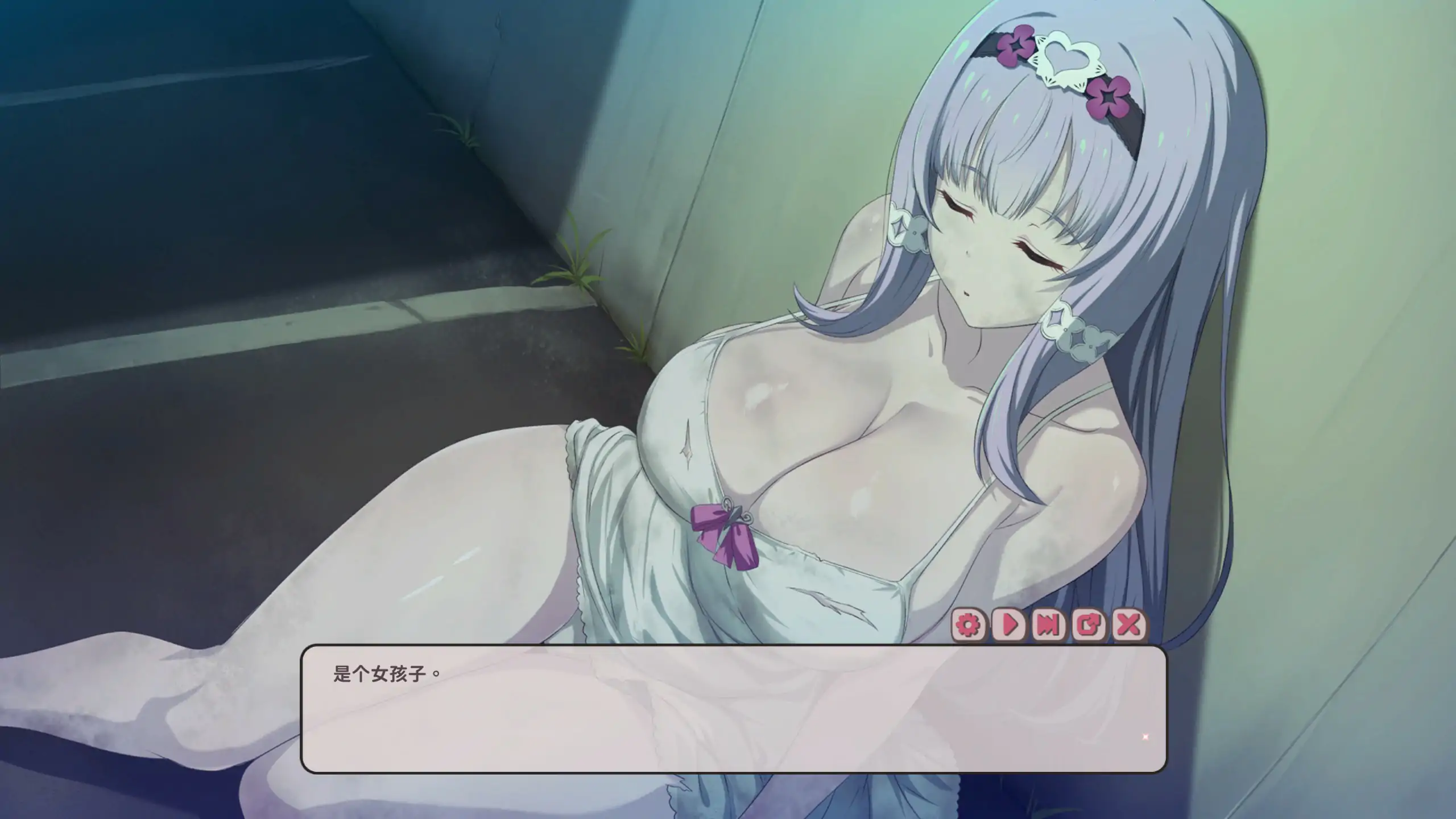This screenshot has height=819, width=1456.
Task: Replay the voice line via the repeat icon
Action: [1089, 626]
